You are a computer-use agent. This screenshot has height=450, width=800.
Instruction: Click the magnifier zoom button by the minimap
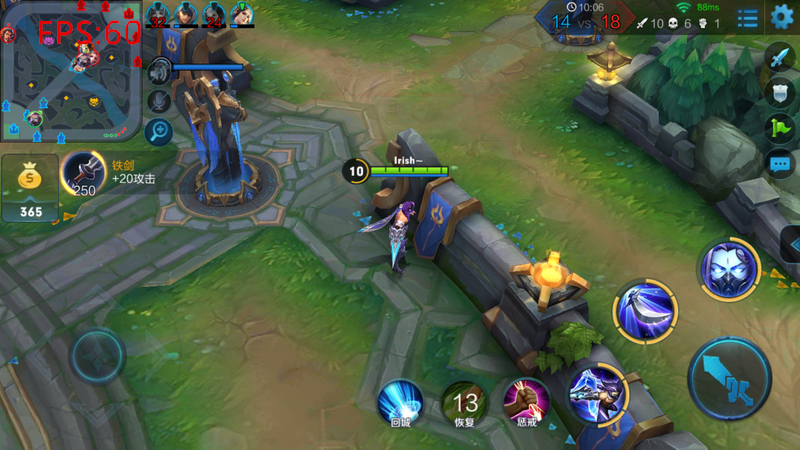tap(159, 131)
